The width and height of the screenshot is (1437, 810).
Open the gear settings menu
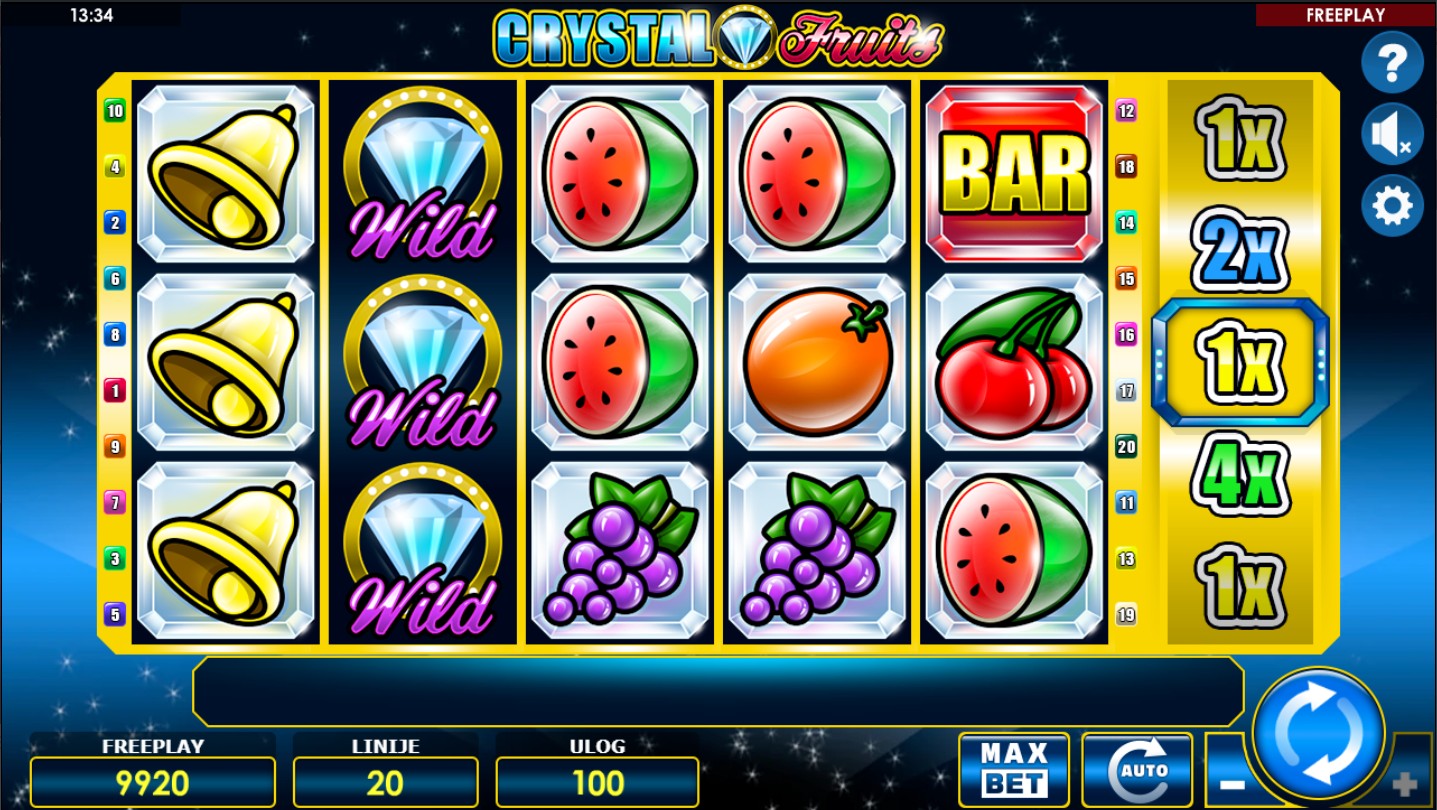coord(1392,206)
